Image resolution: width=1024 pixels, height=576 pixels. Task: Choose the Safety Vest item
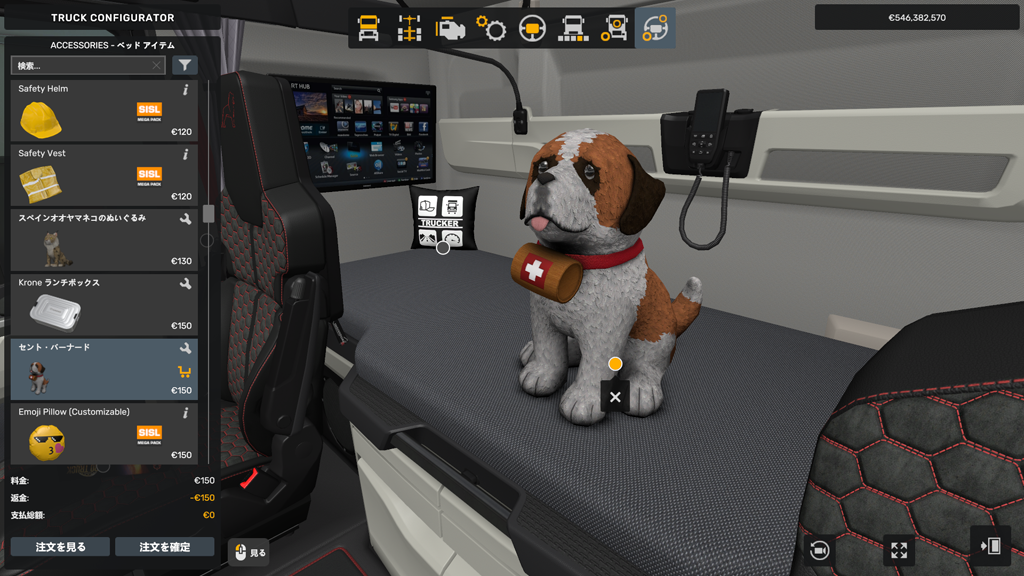(100, 176)
